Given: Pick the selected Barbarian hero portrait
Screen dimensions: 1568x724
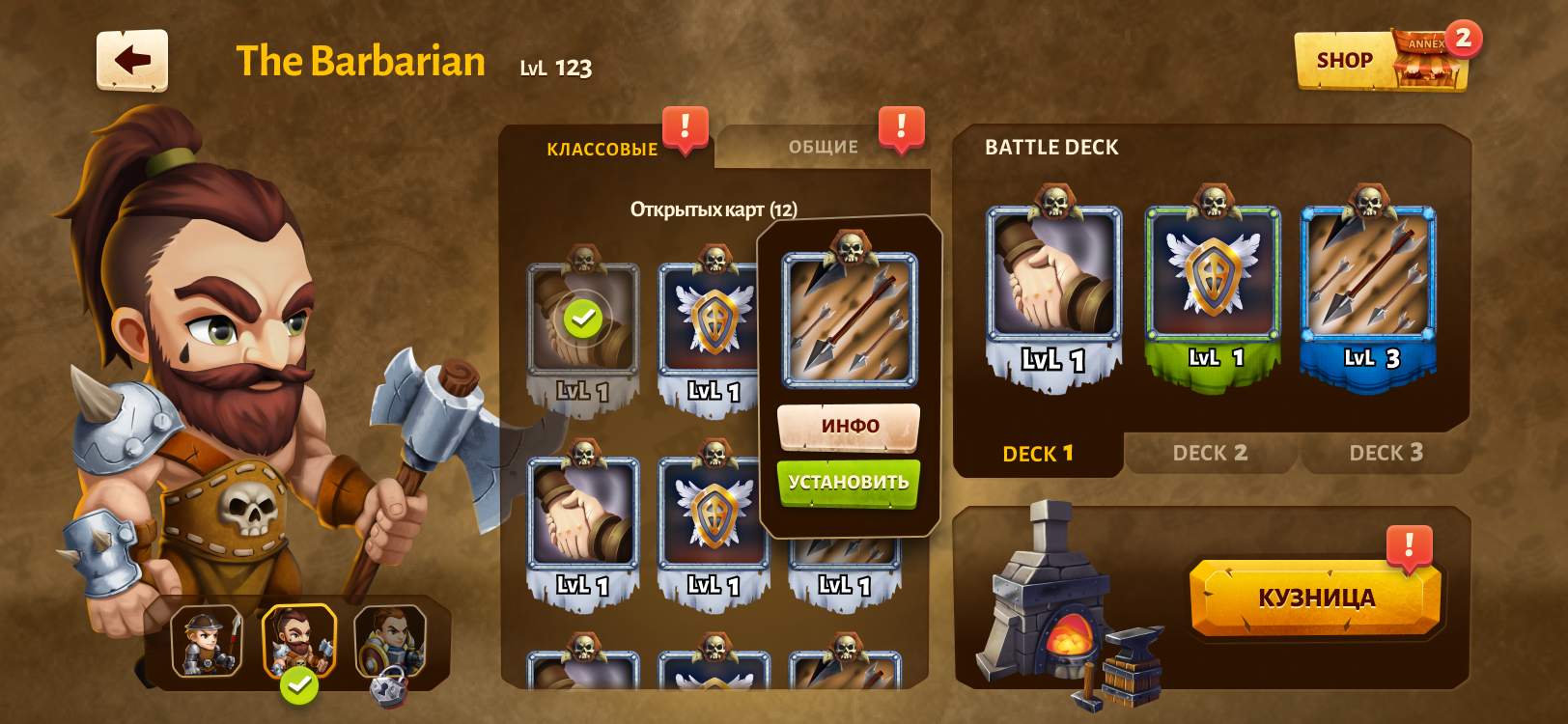Looking at the screenshot, I should pos(299,641).
